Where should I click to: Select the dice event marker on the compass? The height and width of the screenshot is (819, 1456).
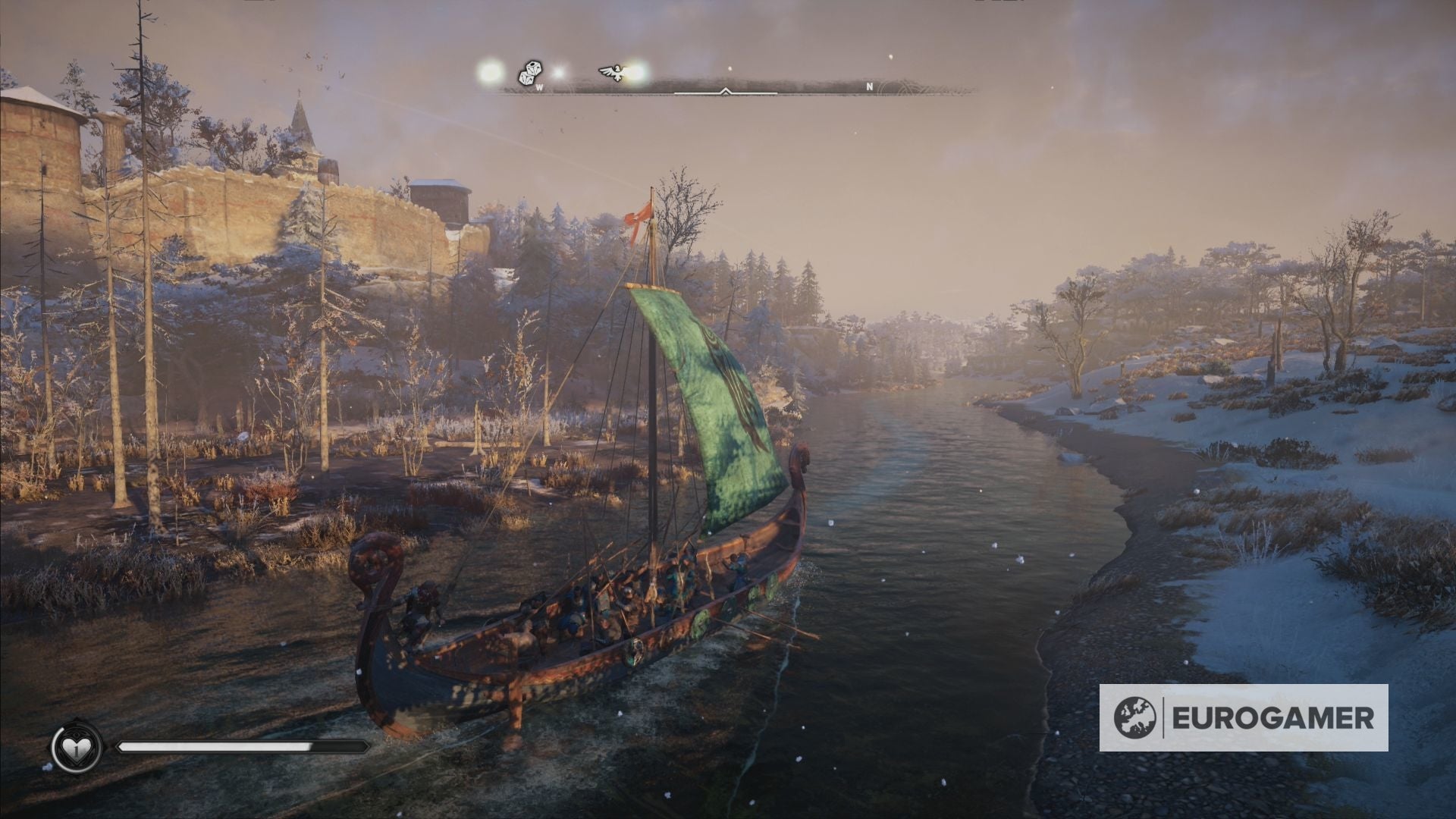point(531,72)
